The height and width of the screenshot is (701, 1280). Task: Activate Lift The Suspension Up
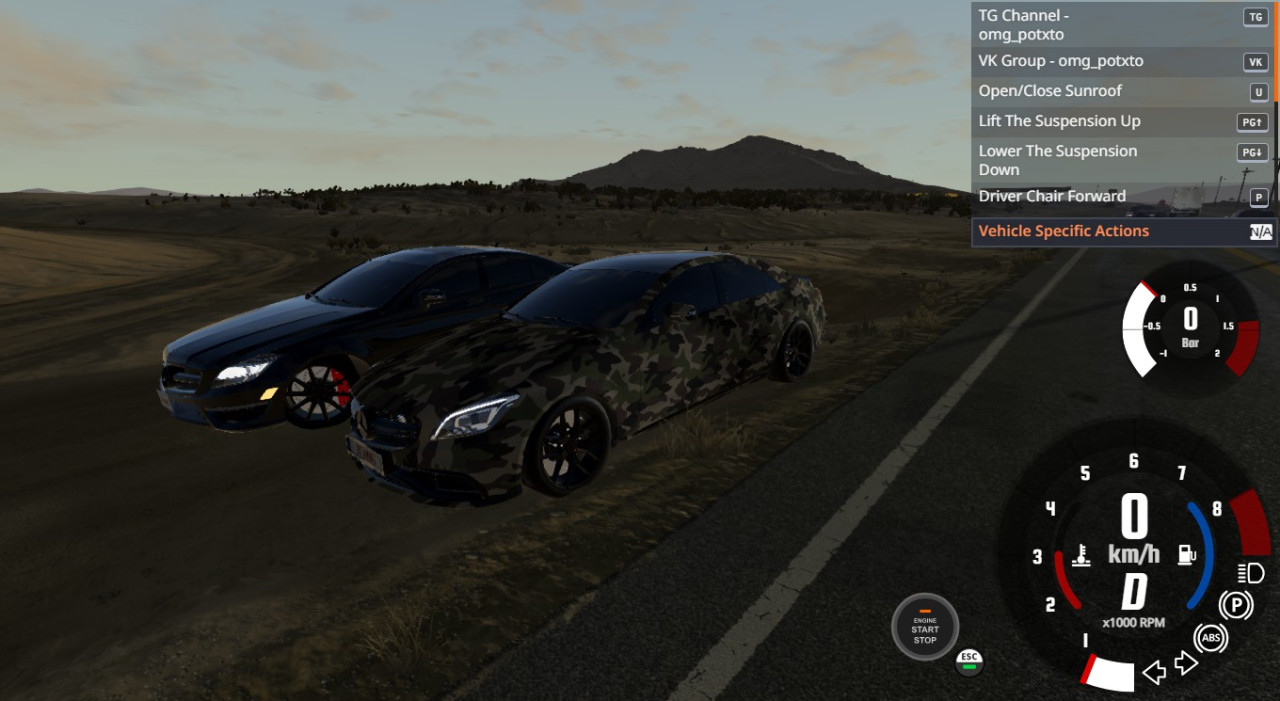1100,121
